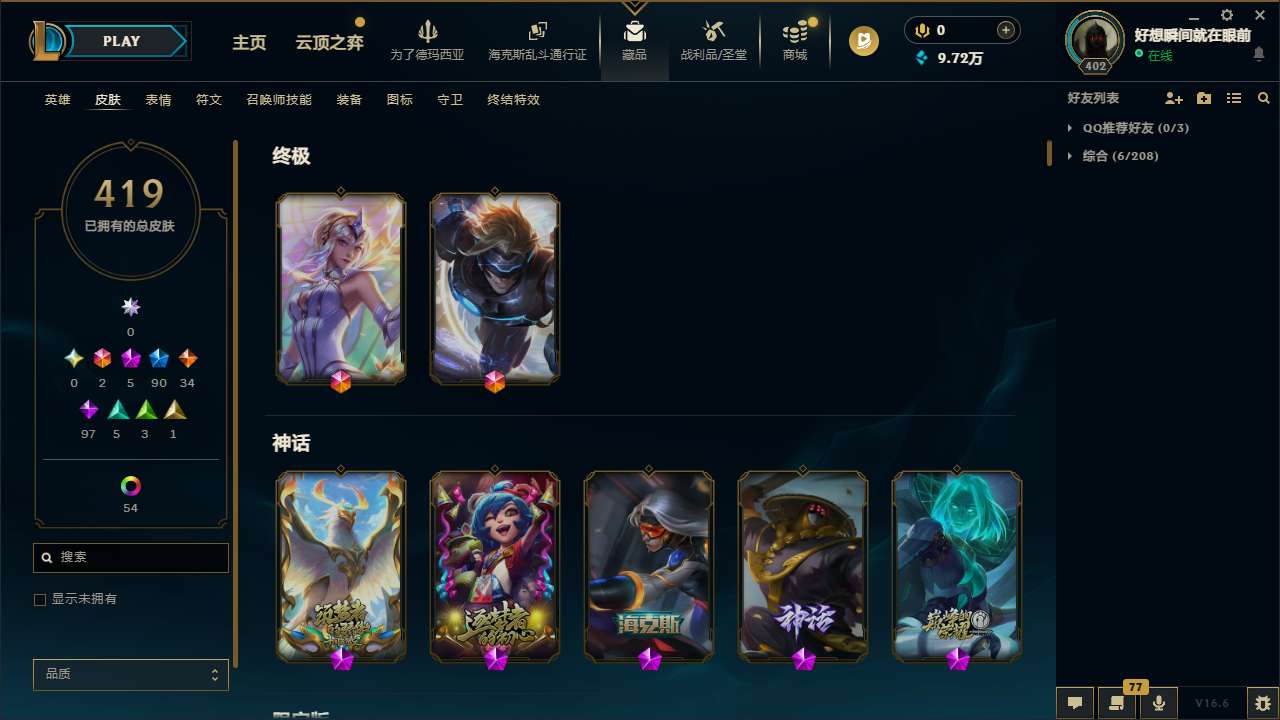The width and height of the screenshot is (1280, 720).
Task: Toggle the chat bubble panel at bottom right
Action: (x=1074, y=701)
